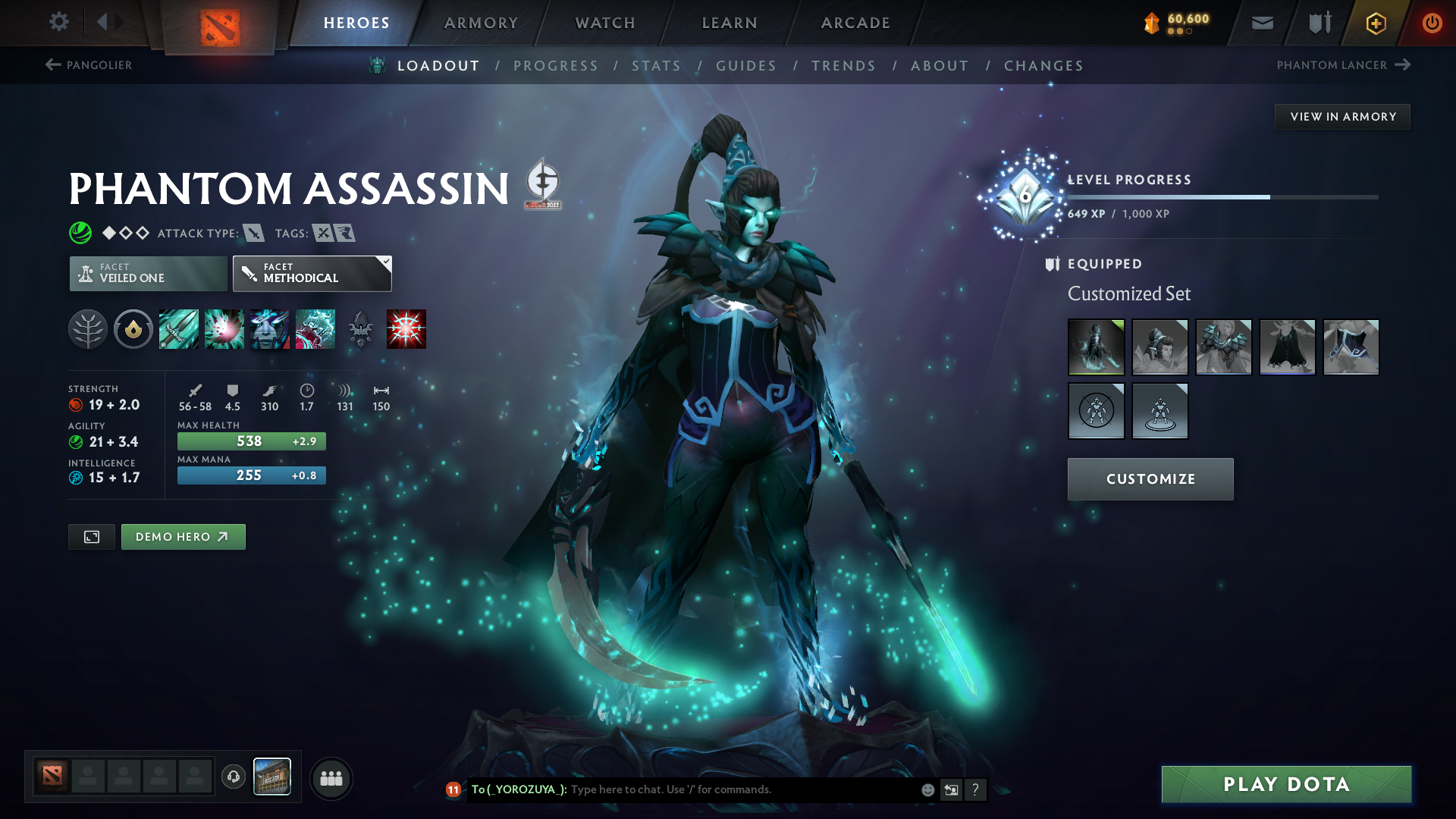
Task: Open the settings gear icon
Action: (x=58, y=22)
